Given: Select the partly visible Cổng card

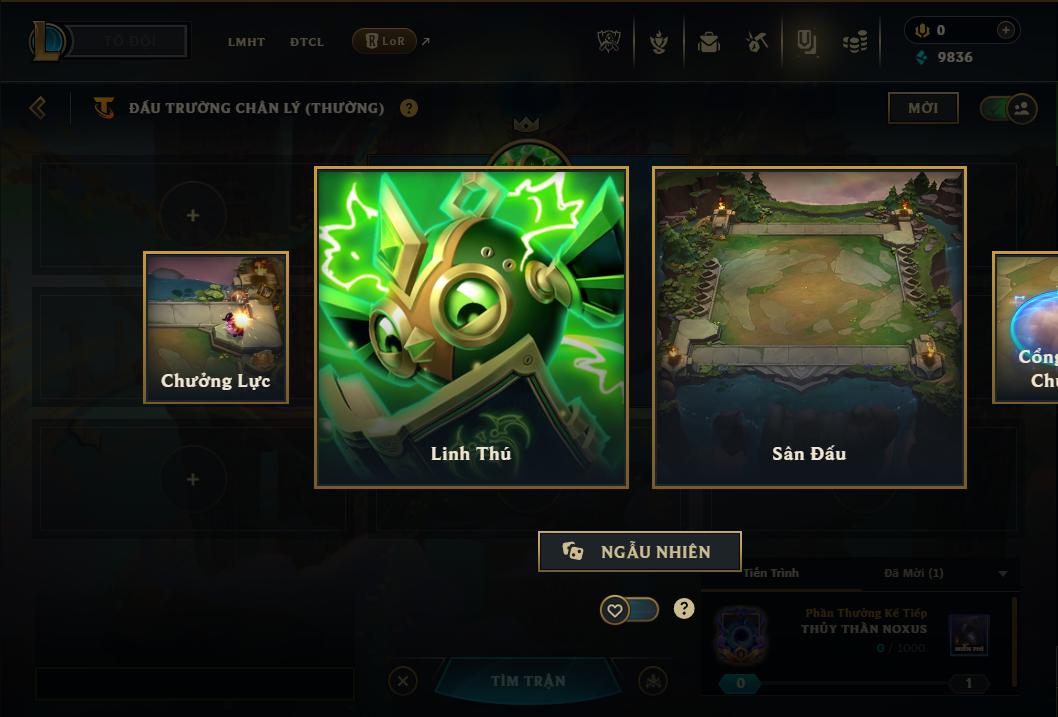Looking at the screenshot, I should point(1028,327).
